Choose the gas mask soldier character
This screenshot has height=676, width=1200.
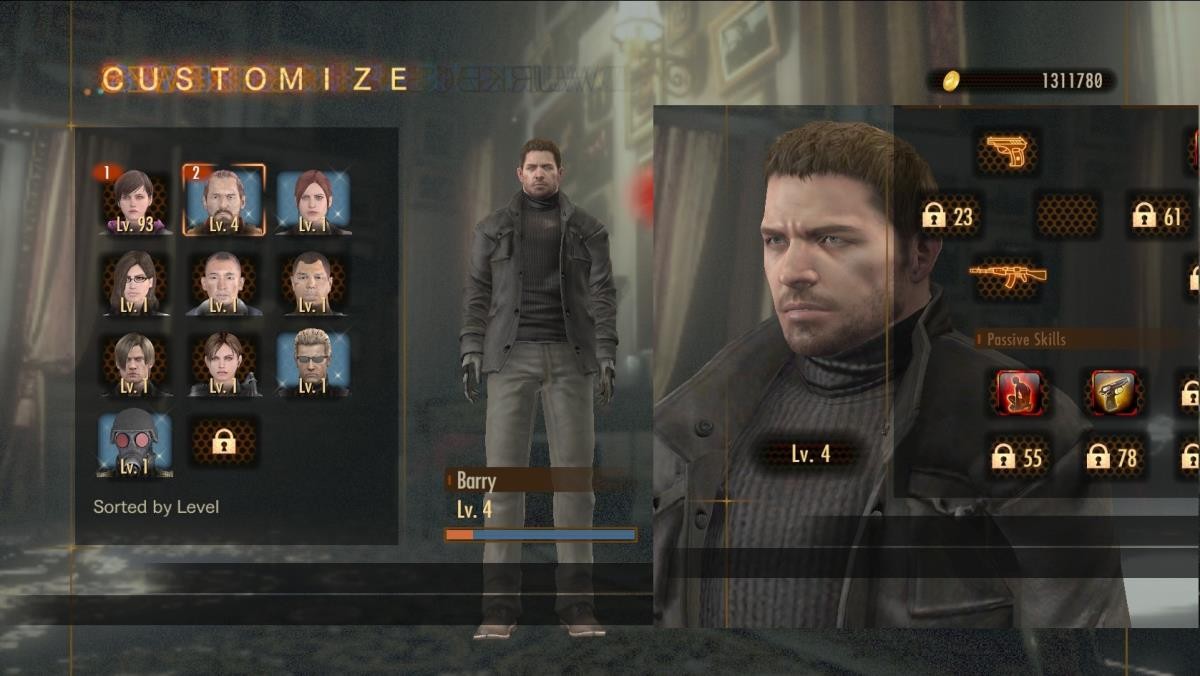[134, 445]
